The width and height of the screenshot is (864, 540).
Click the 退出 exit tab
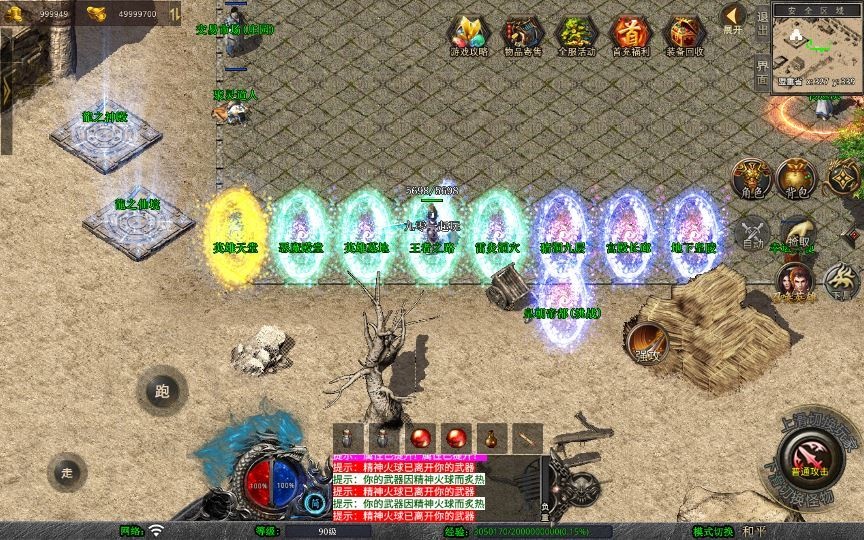[762, 21]
